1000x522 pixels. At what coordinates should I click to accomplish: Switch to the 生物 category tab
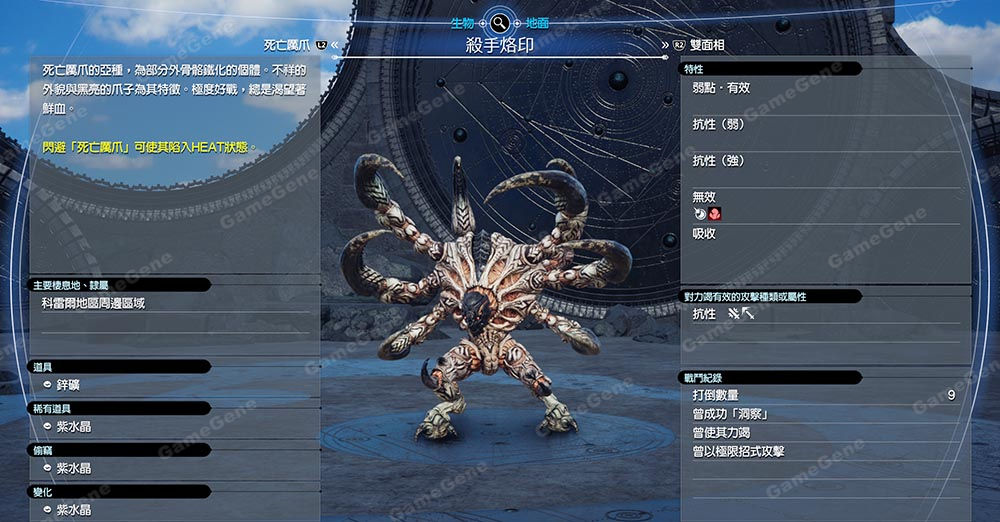tap(461, 22)
